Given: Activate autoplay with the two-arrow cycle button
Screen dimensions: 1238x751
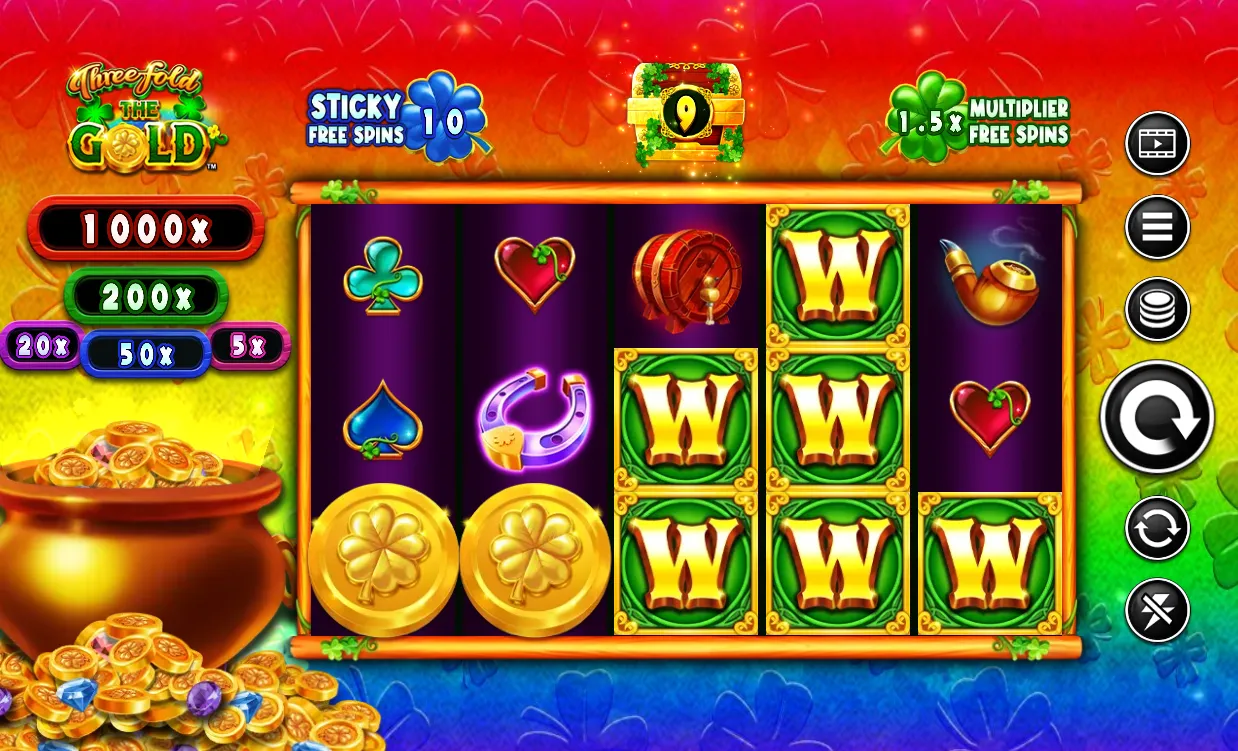Looking at the screenshot, I should tap(1157, 528).
